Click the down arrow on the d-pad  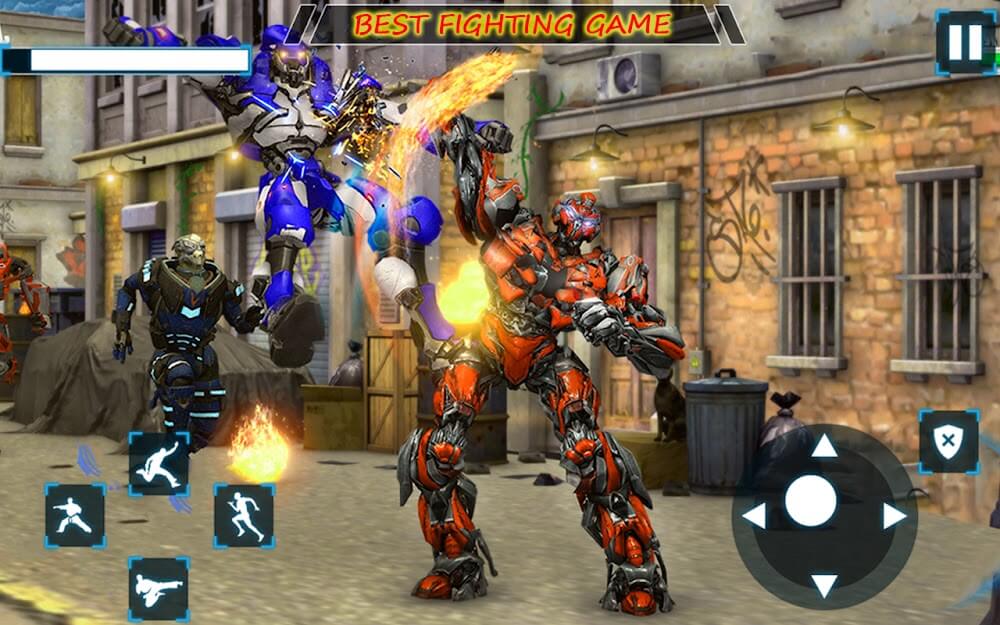pos(824,585)
